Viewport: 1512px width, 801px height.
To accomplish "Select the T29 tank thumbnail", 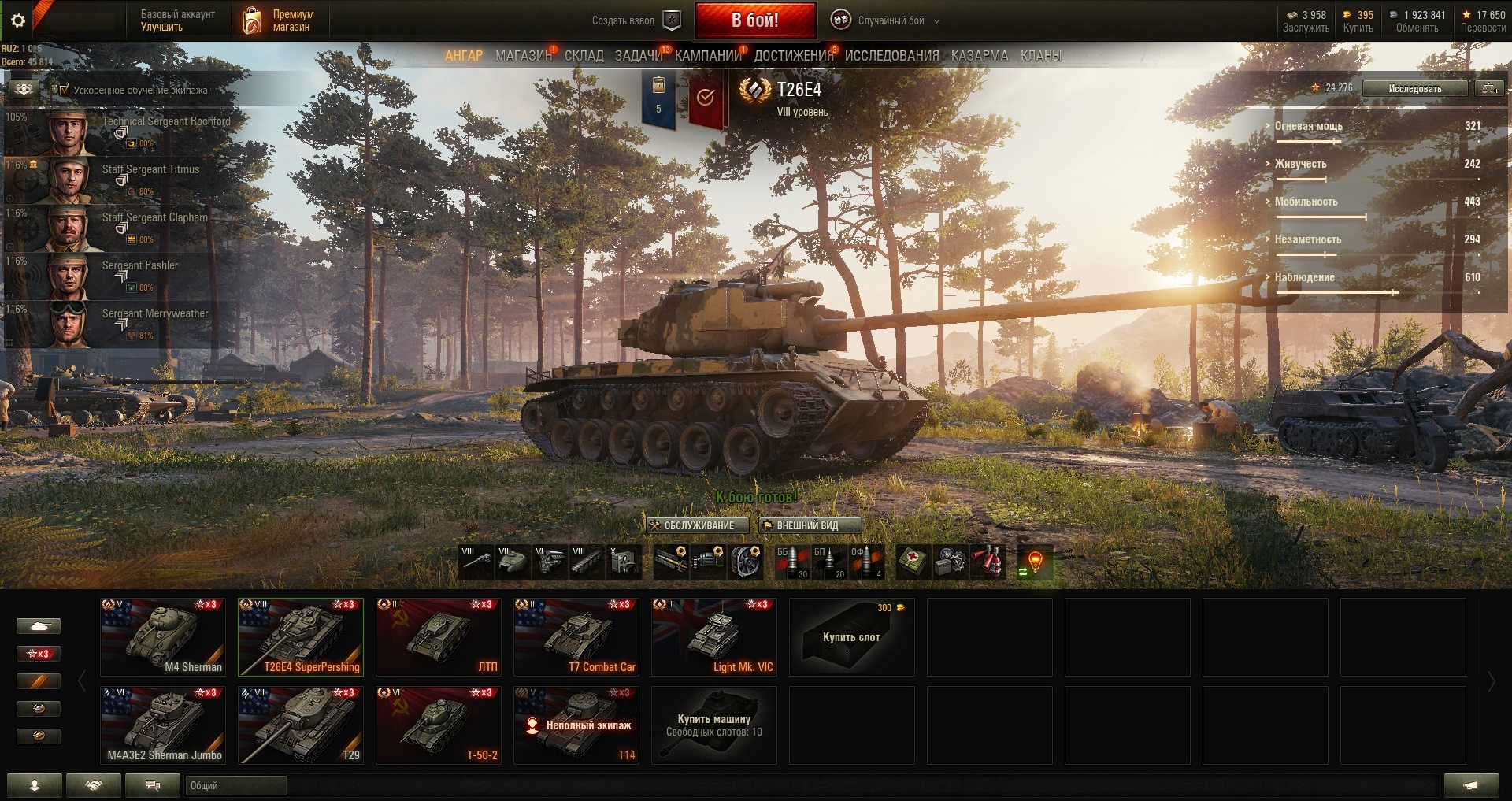I will [300, 725].
